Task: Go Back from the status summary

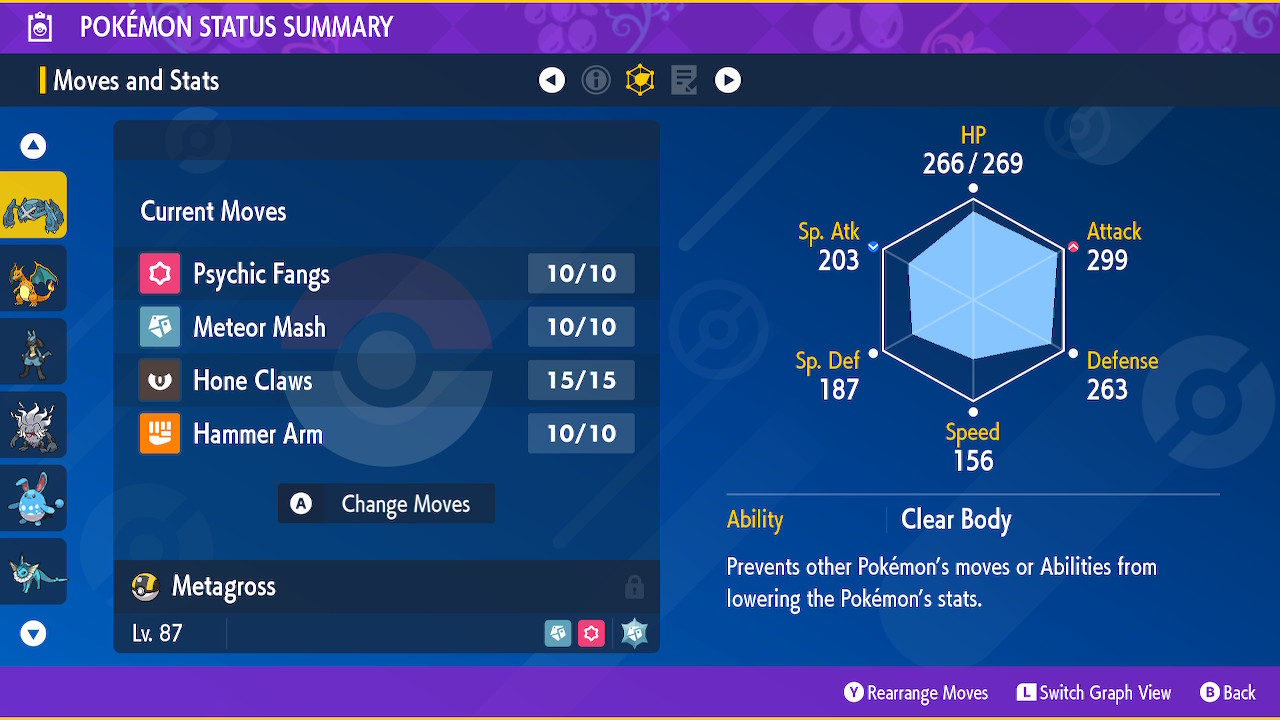Action: [x=1227, y=693]
